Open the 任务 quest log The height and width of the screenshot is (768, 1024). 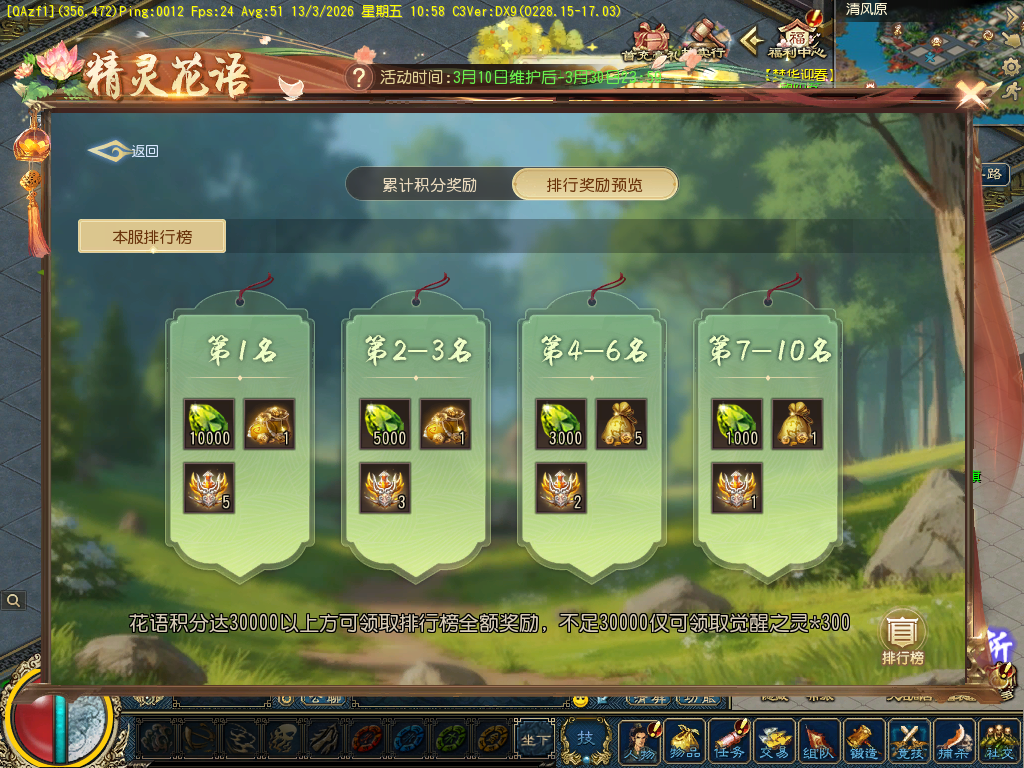coord(729,741)
